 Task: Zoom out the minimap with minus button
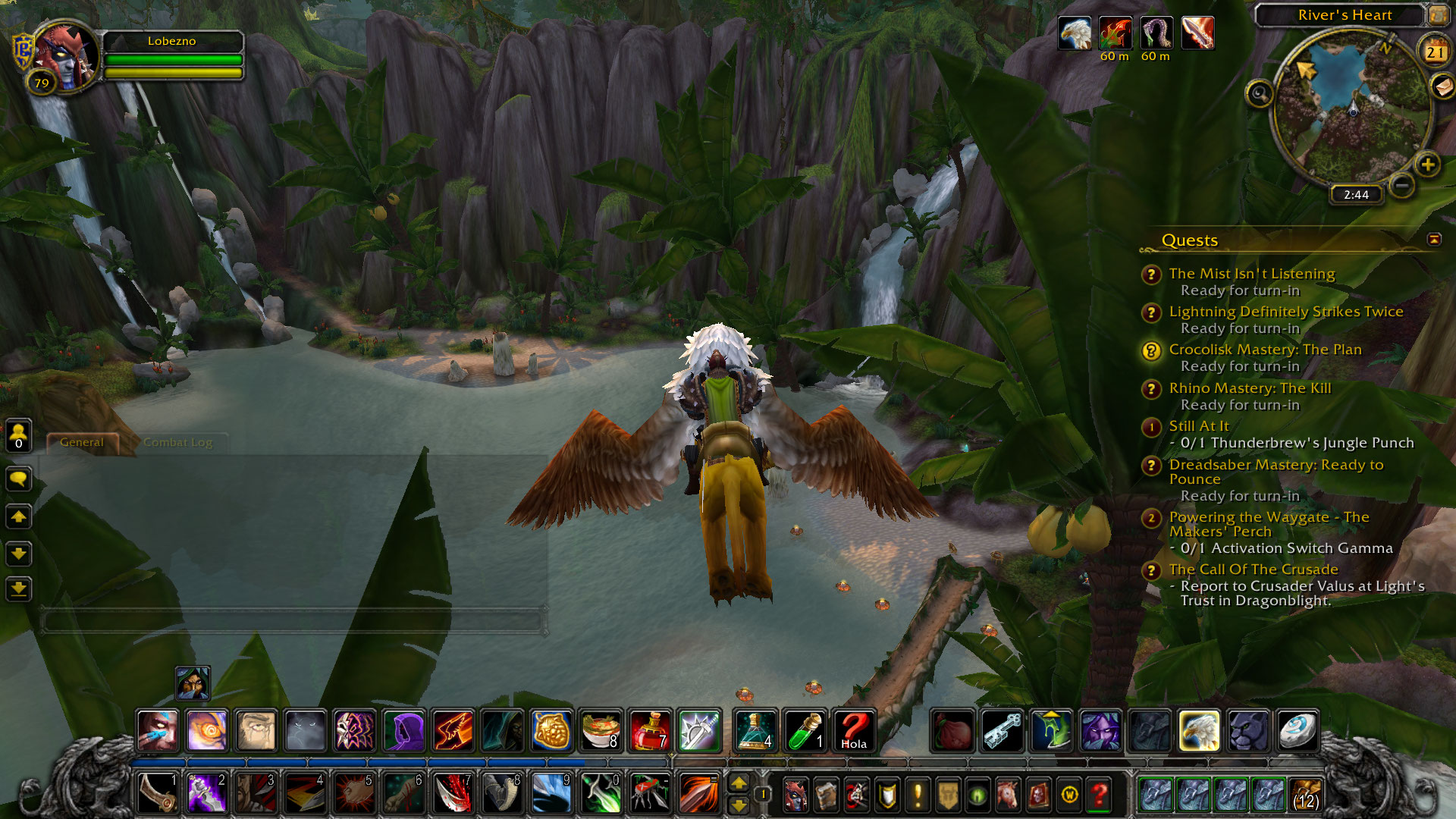[x=1402, y=184]
